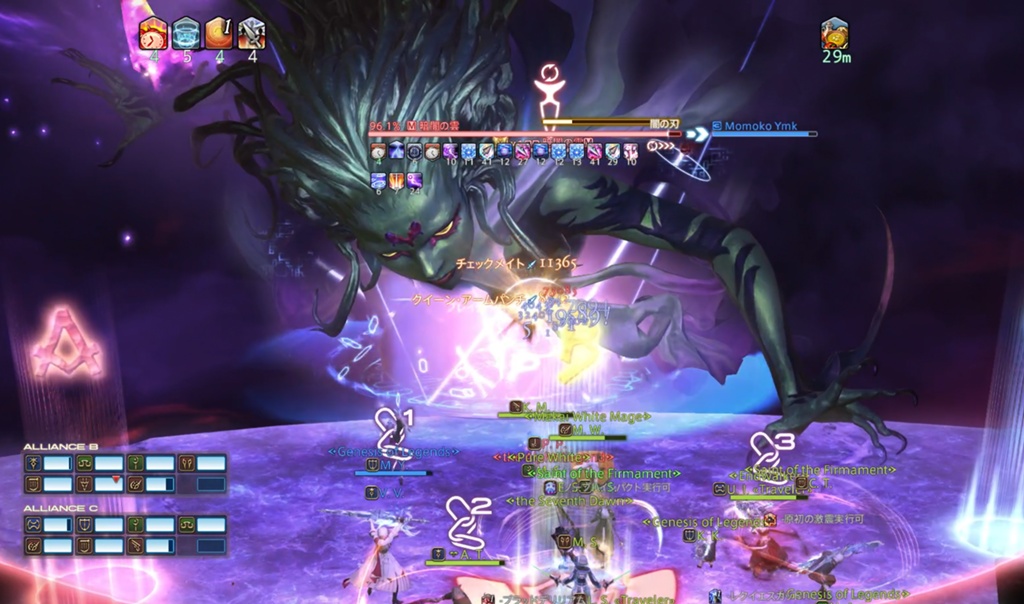Viewport: 1024px width, 604px height.
Task: Click the red alarm clock status icon
Action: pos(153,33)
